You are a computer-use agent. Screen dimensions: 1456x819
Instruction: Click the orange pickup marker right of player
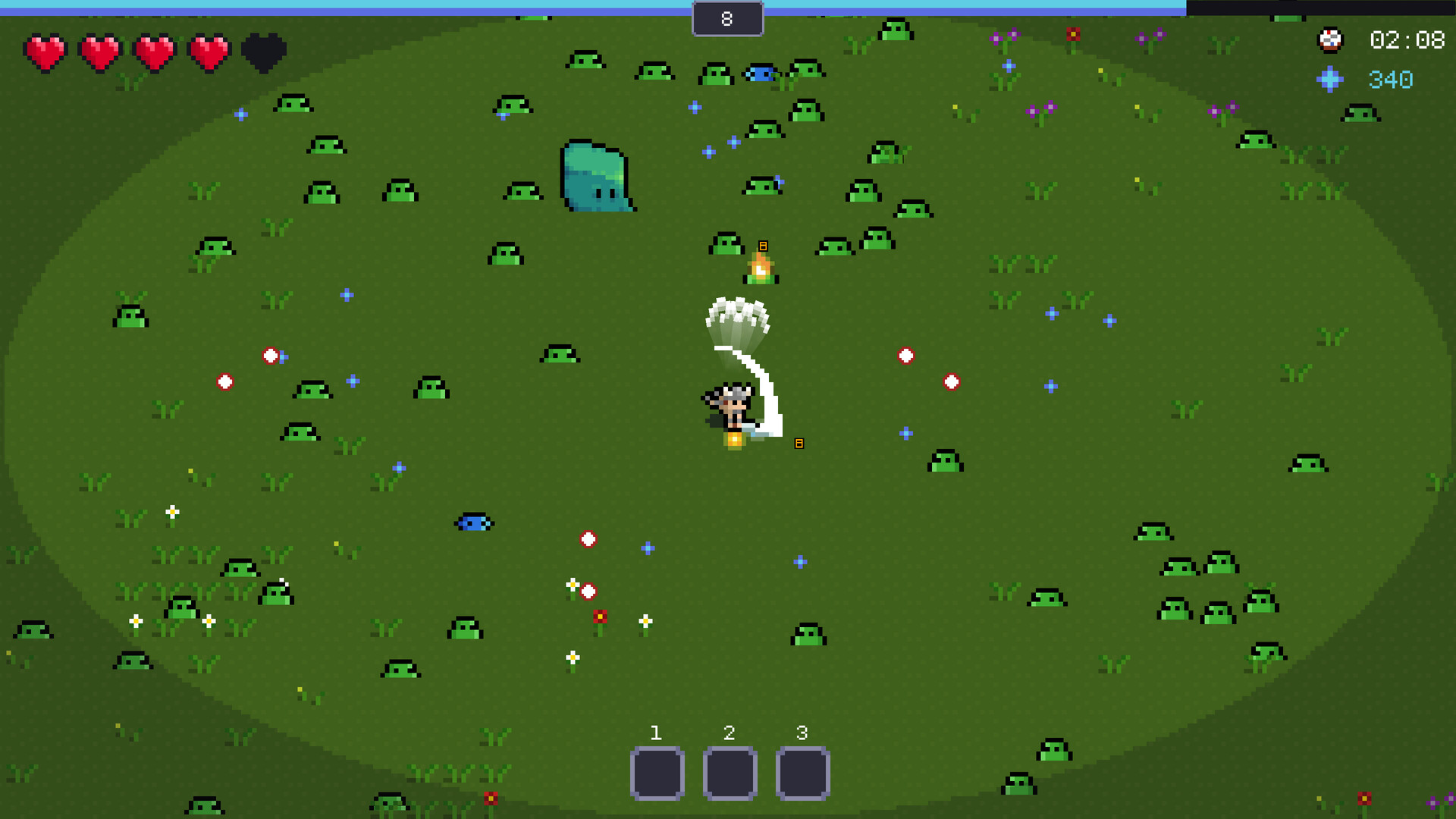(799, 442)
